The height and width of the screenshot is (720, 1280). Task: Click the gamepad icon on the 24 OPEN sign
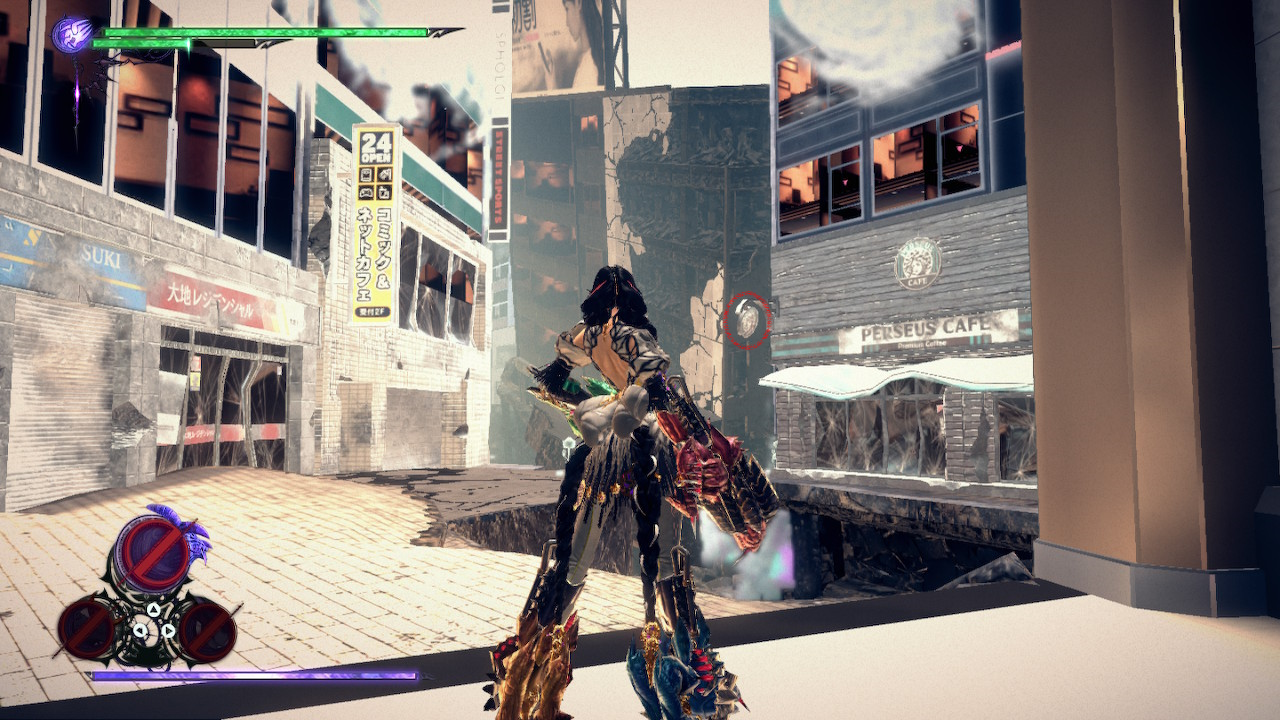click(x=367, y=192)
